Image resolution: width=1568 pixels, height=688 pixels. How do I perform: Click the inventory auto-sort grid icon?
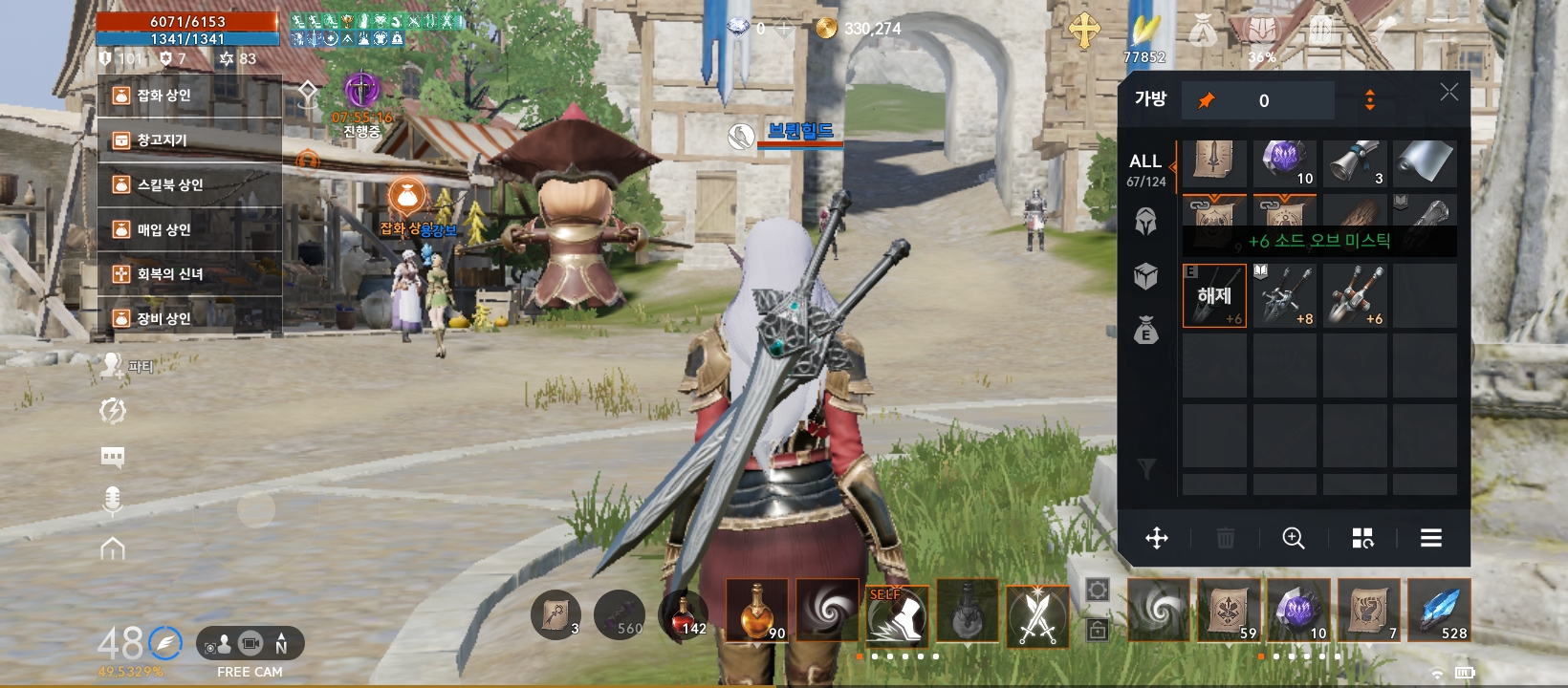coord(1361,538)
